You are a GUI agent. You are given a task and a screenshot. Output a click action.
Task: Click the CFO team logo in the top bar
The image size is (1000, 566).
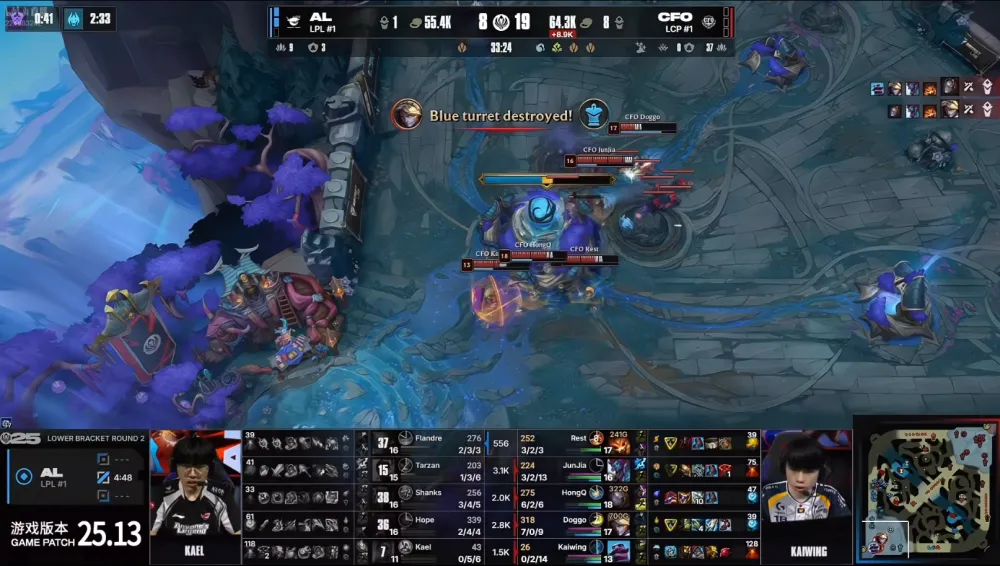tap(709, 20)
